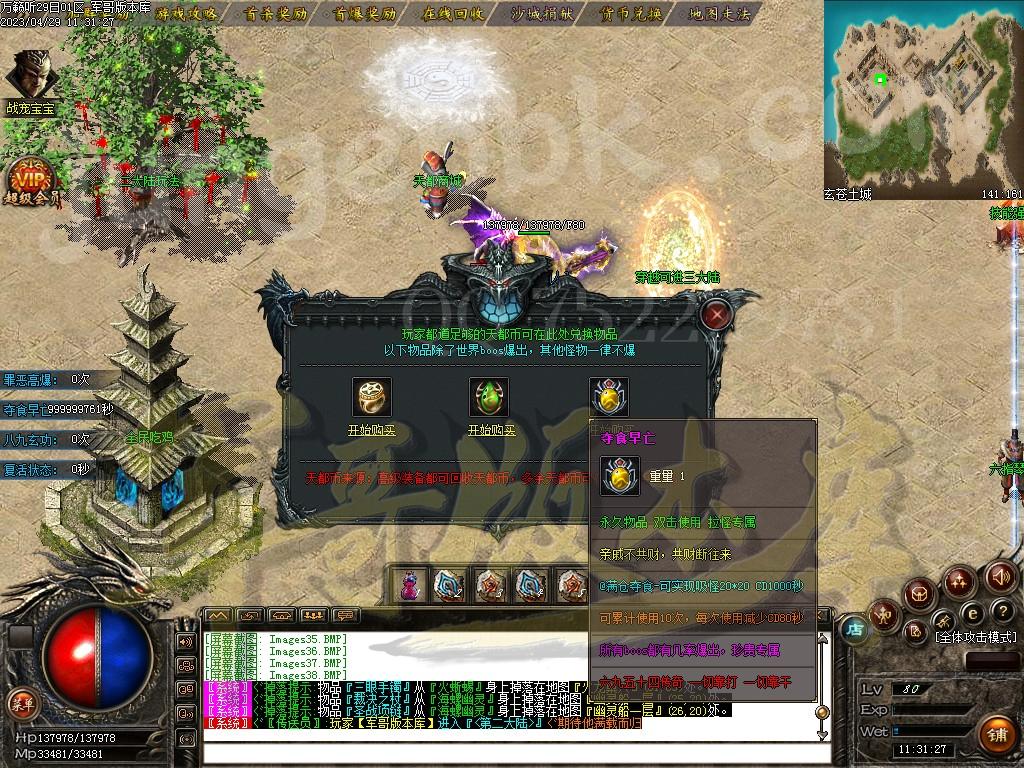
Task: Close the exchange dialog with the red X
Action: pos(716,315)
